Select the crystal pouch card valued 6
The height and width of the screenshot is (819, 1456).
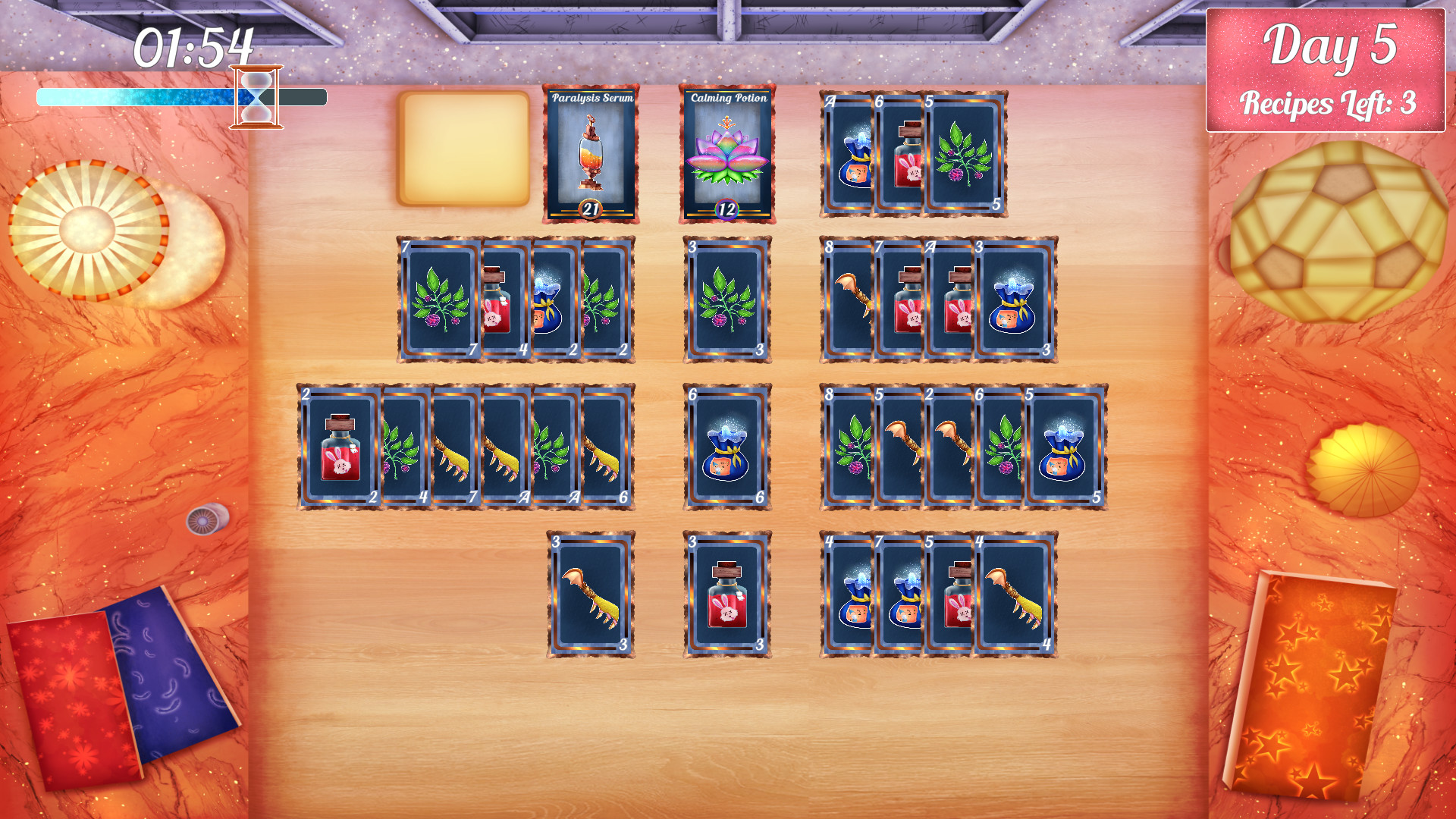point(726,447)
